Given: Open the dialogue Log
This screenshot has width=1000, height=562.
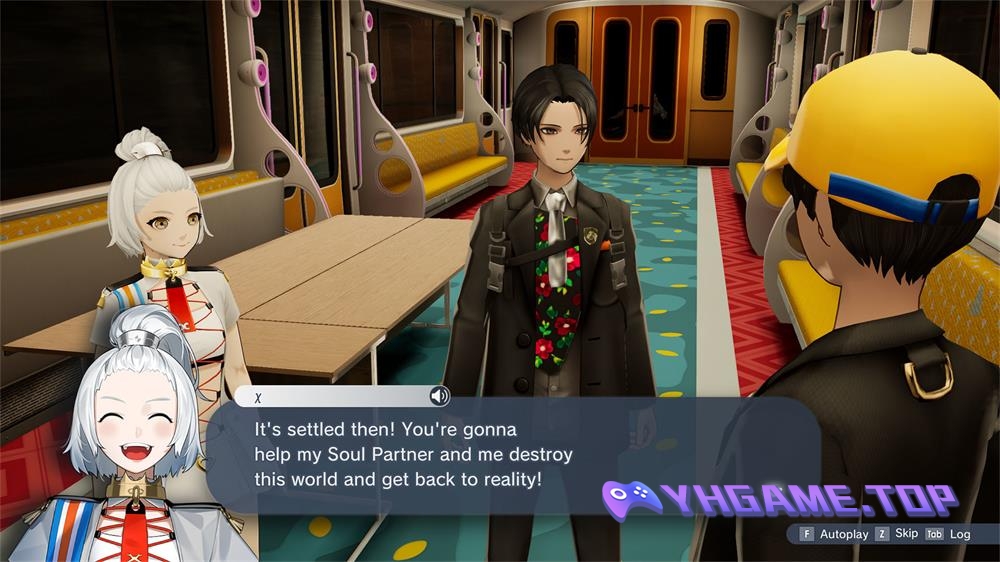Looking at the screenshot, I should [950, 534].
